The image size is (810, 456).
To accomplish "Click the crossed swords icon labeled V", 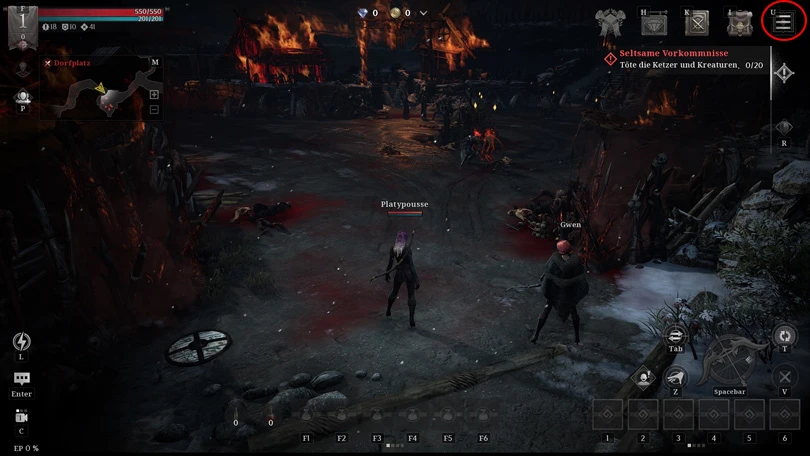I will [x=785, y=378].
